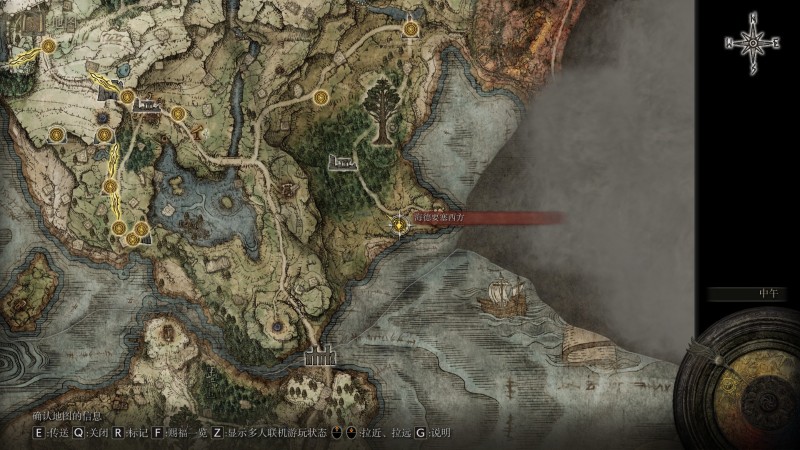Click the 海德要塞西方 location name banner
The width and height of the screenshot is (800, 450).
pos(440,214)
